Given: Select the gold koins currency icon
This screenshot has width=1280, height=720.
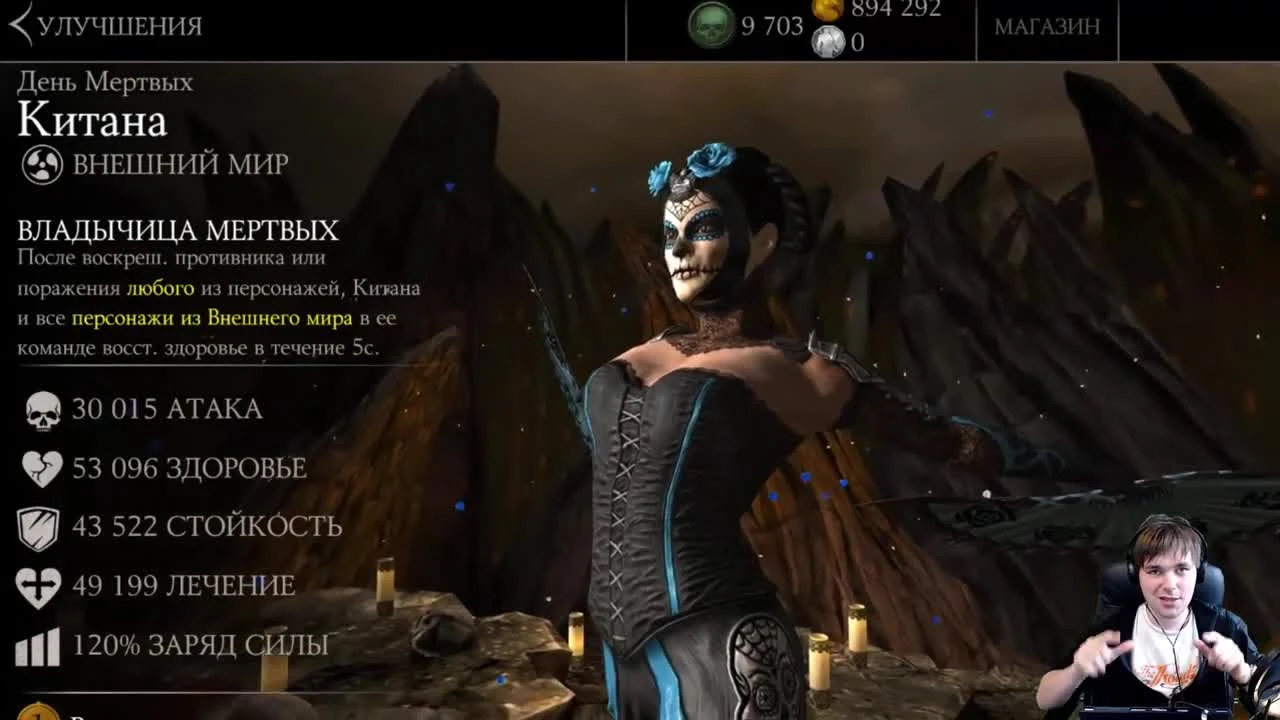Looking at the screenshot, I should tap(826, 12).
